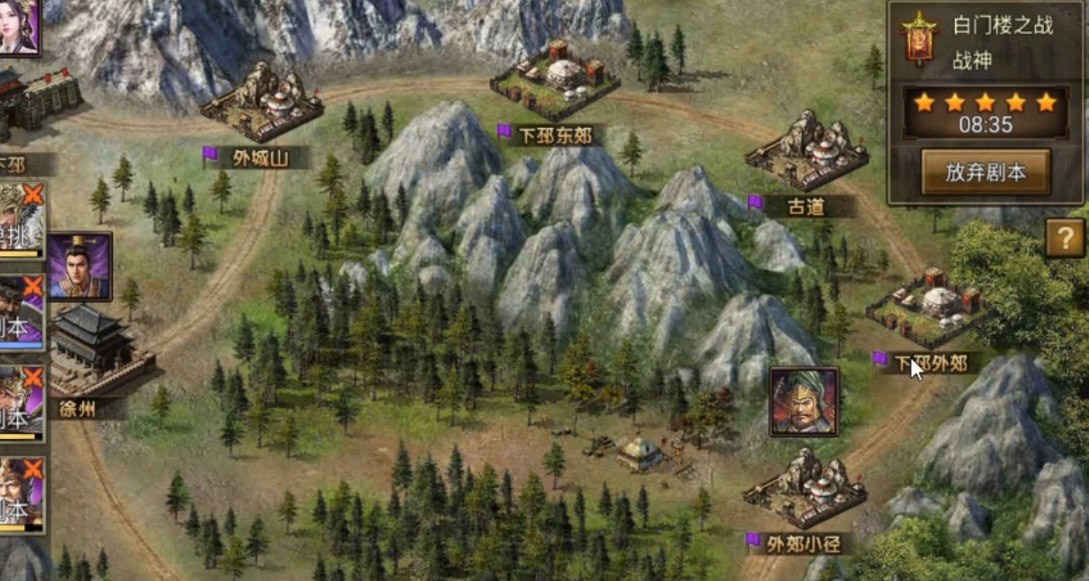The width and height of the screenshot is (1089, 581).
Task: Select the 下邳东郊 camp node
Action: [x=554, y=80]
